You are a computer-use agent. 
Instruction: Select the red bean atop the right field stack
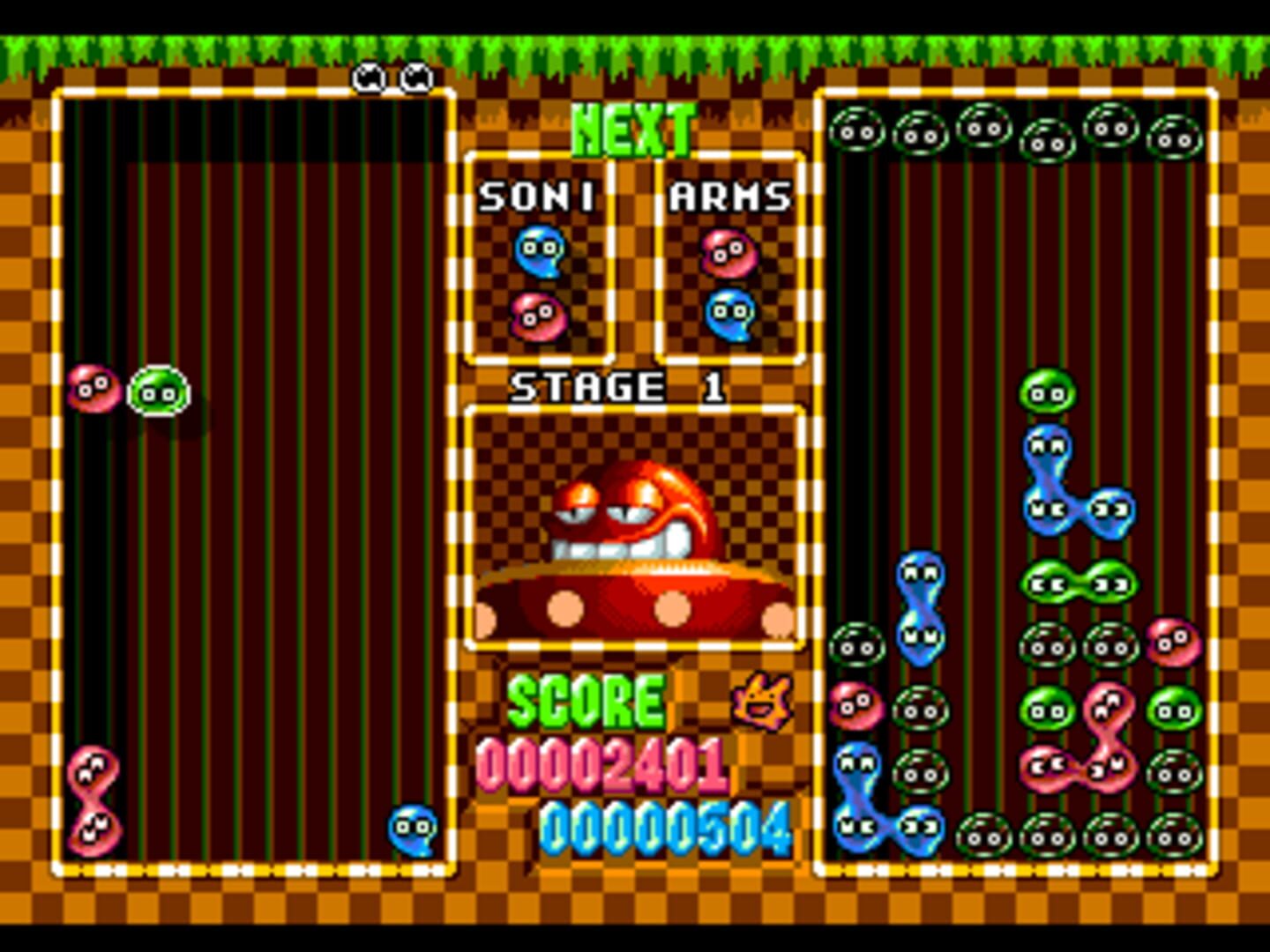(x=1173, y=642)
